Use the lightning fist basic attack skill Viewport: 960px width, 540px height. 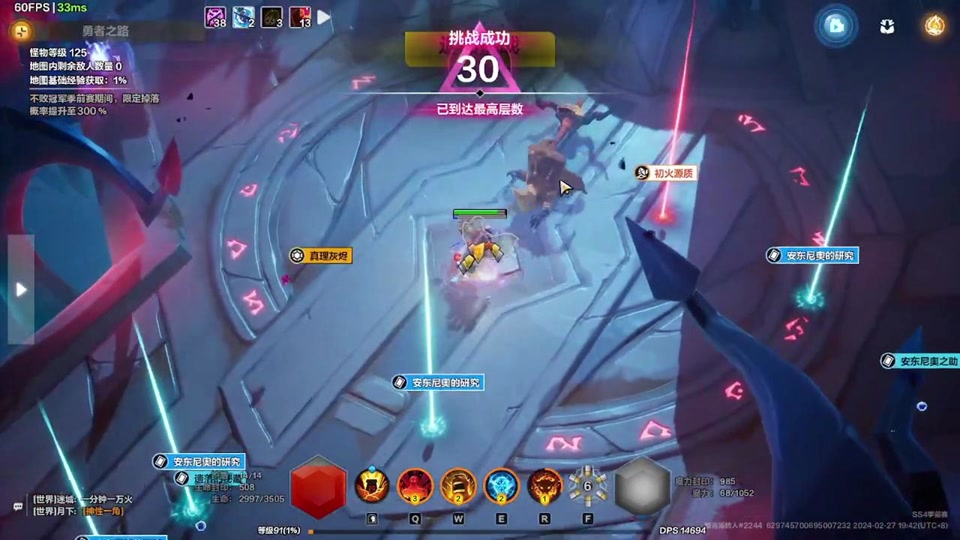[x=372, y=485]
